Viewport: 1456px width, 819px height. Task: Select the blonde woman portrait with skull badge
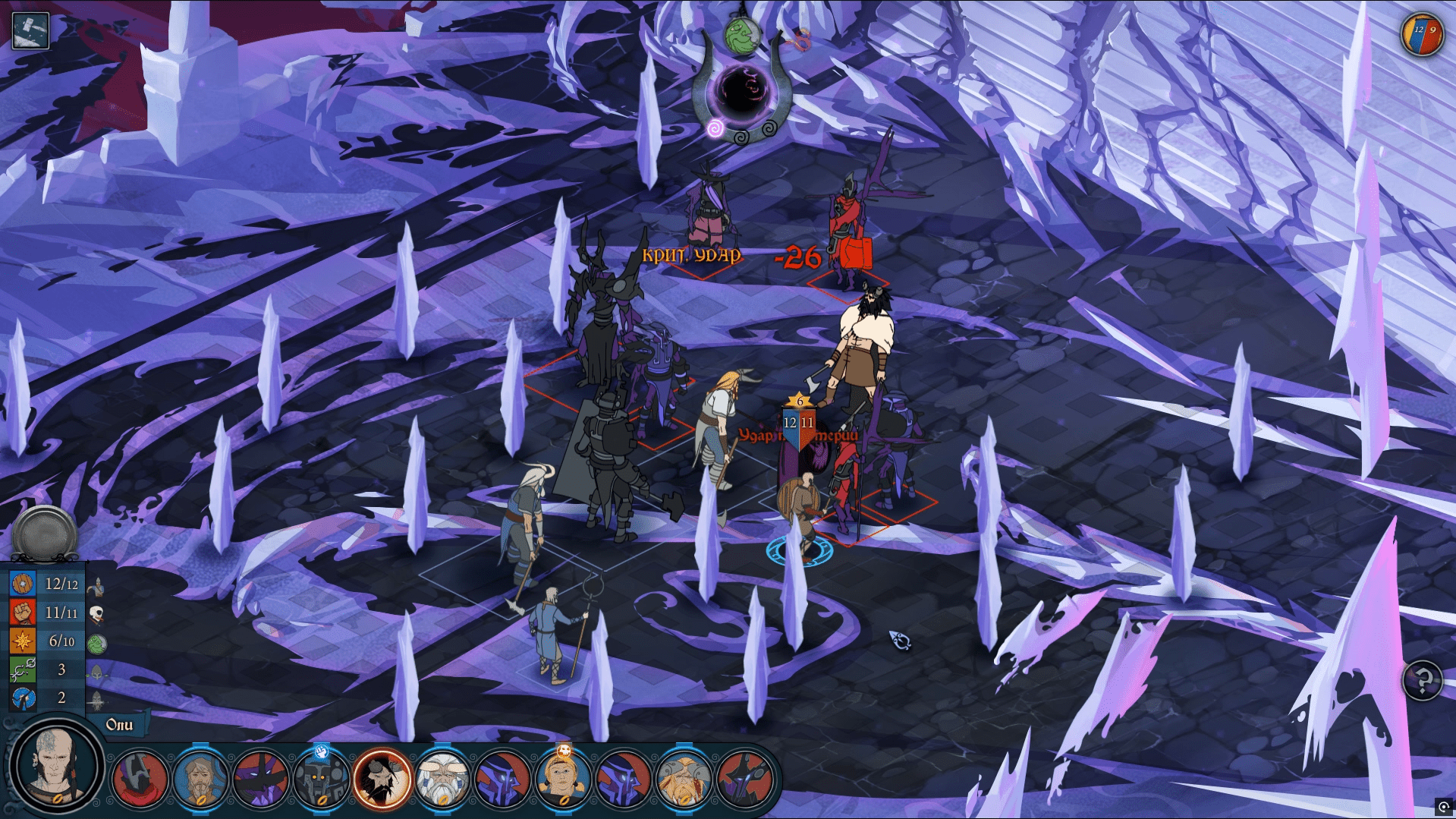click(x=563, y=779)
